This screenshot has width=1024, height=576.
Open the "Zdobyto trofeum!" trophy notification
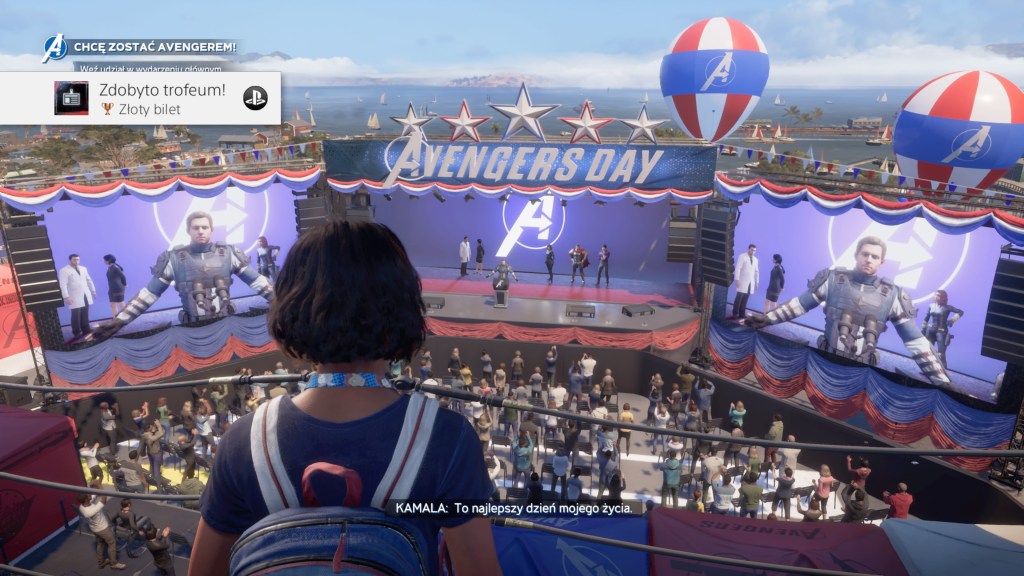click(x=160, y=98)
